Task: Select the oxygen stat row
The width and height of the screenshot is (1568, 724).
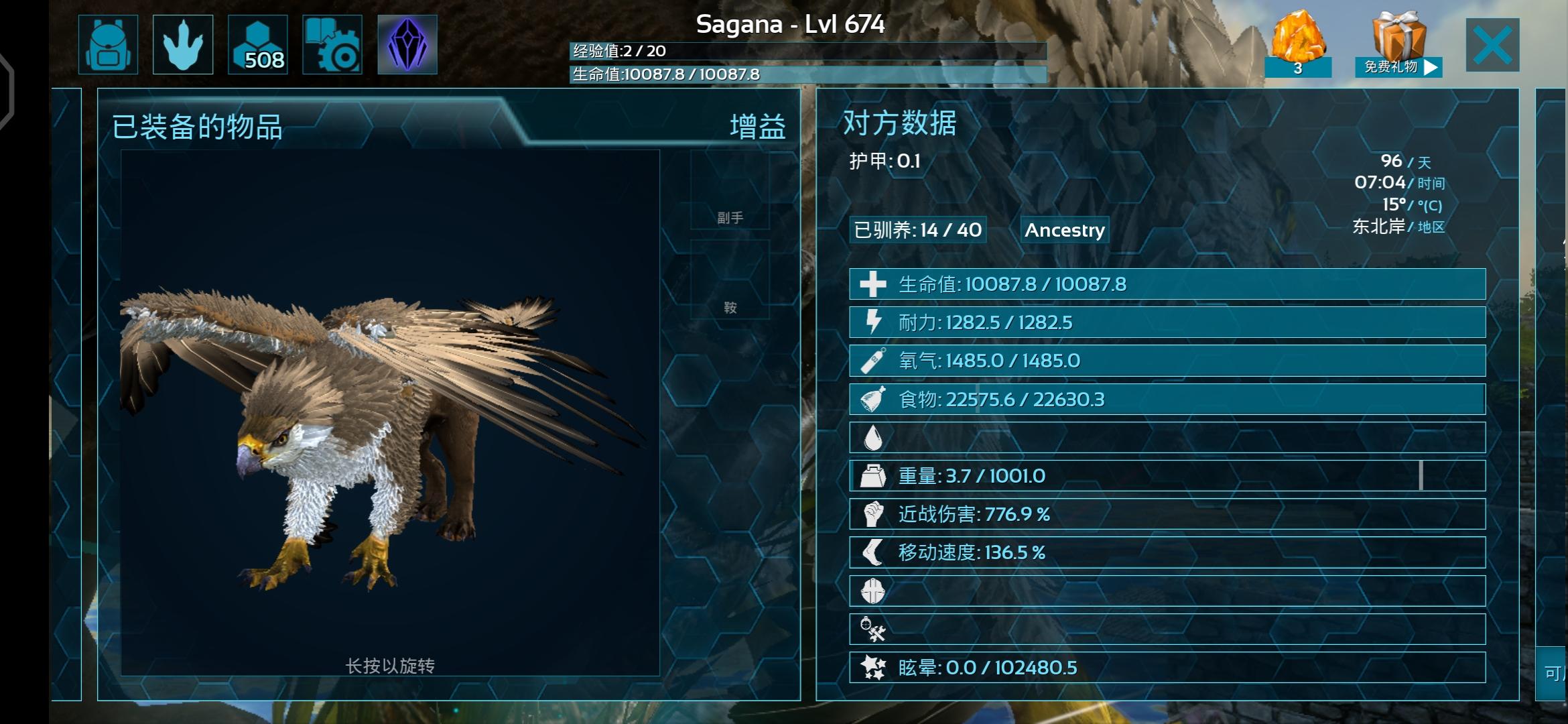Action: tap(1167, 361)
